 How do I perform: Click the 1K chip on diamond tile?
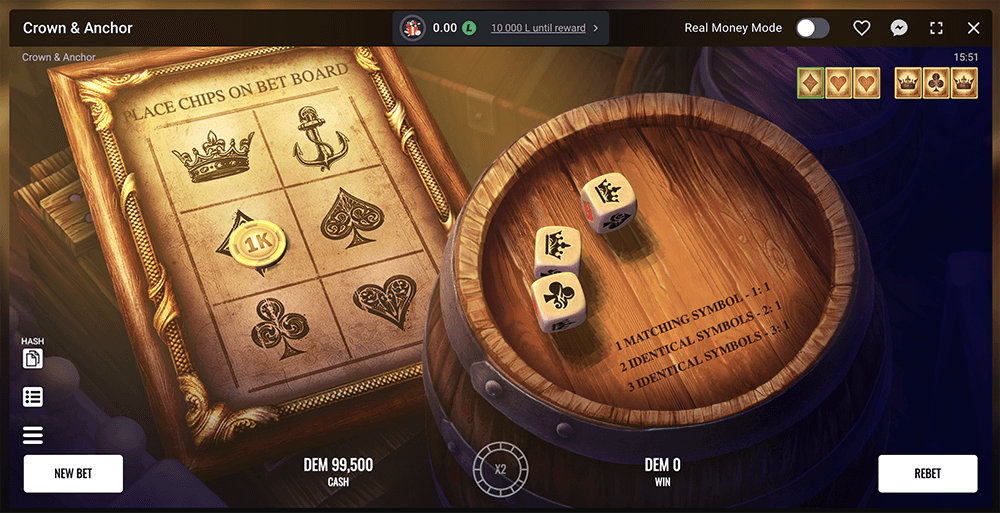click(x=257, y=243)
